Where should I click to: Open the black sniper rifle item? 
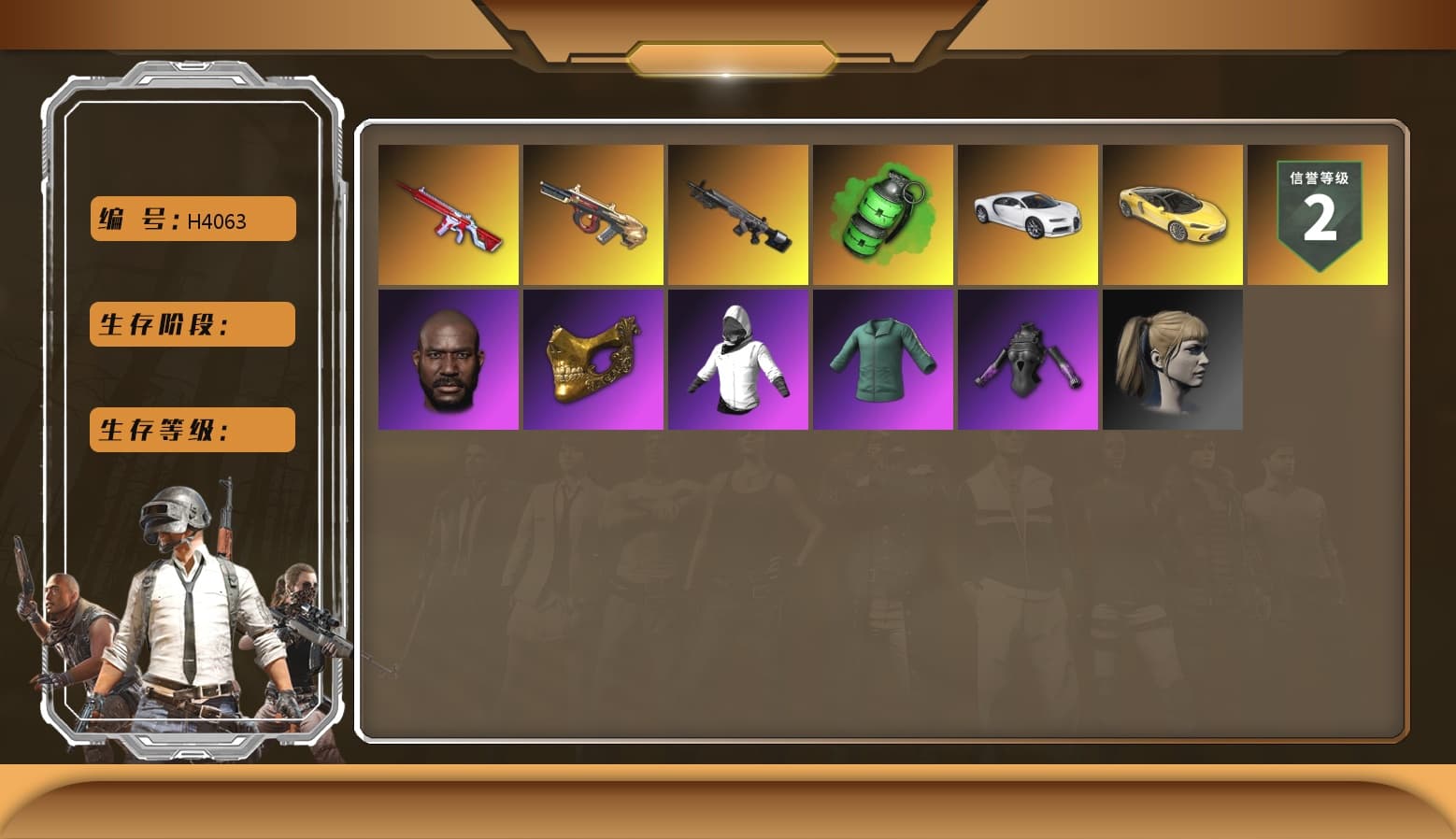[737, 214]
